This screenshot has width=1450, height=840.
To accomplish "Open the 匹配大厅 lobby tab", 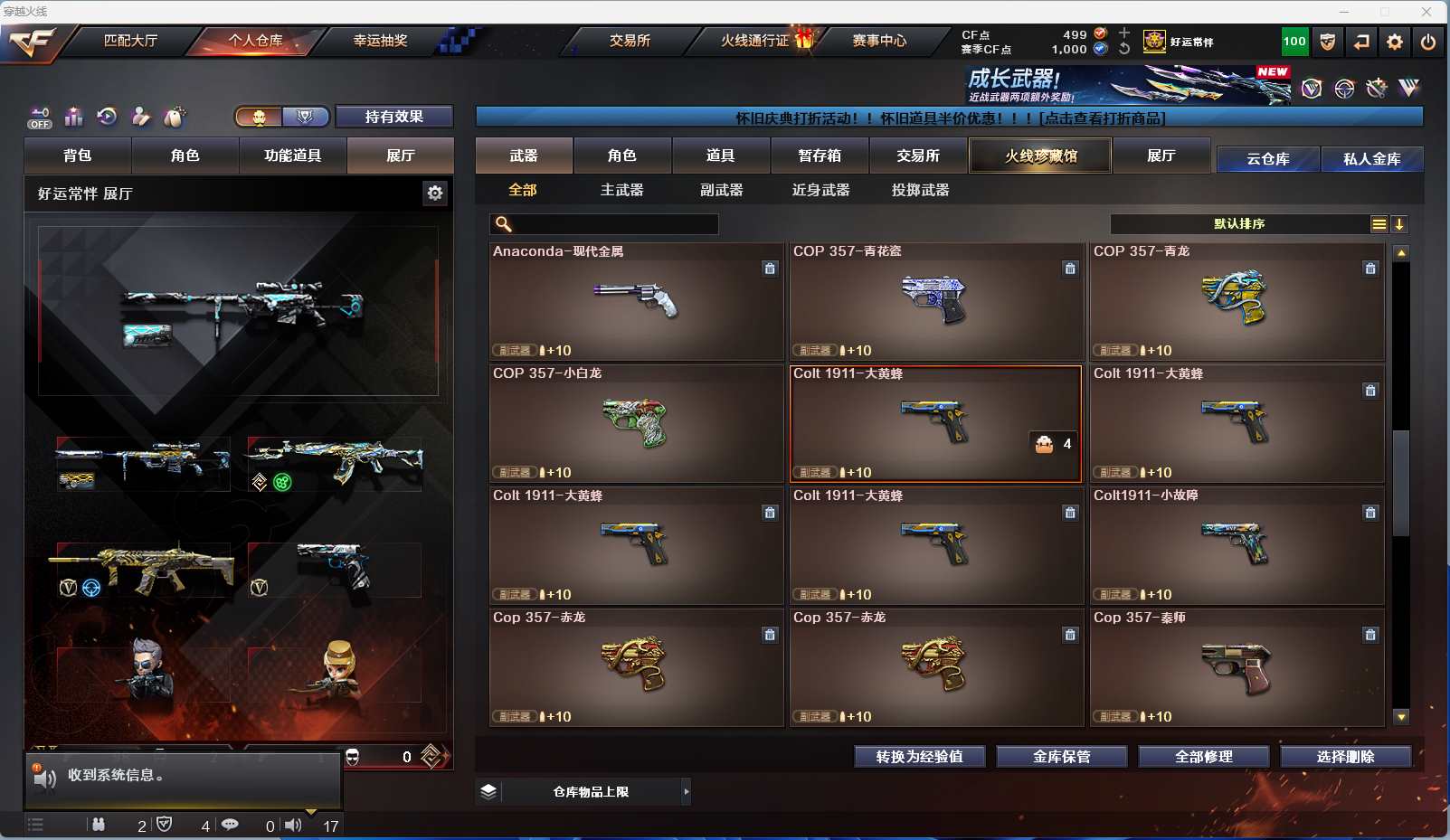I will pos(131,41).
